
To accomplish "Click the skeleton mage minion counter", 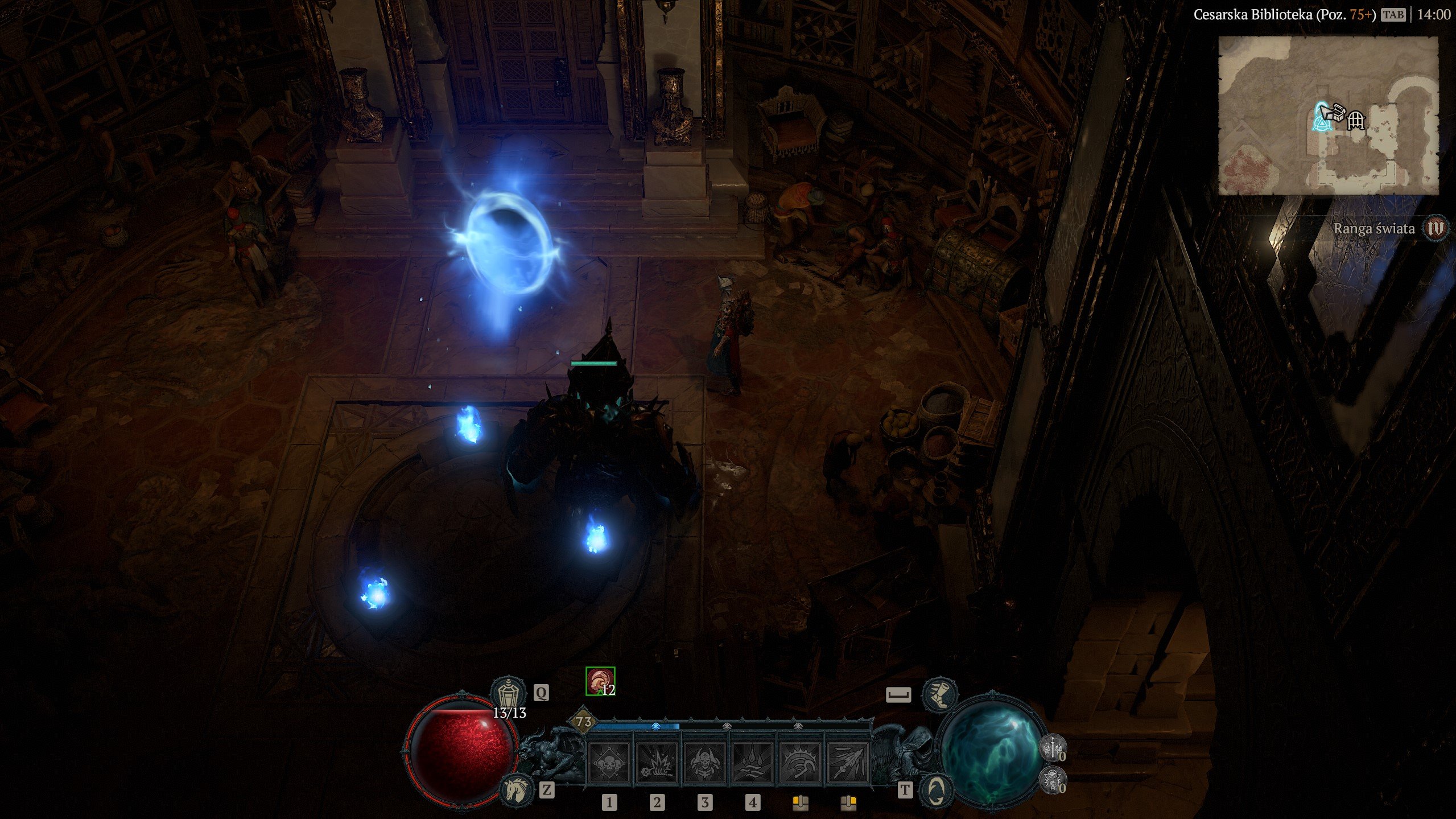I will 1052,779.
